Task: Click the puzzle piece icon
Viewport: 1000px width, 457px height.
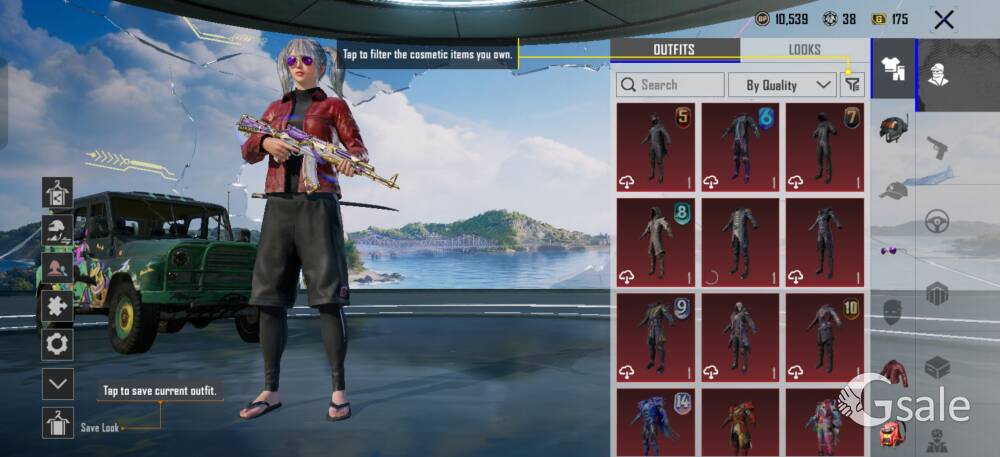Action: 58,306
